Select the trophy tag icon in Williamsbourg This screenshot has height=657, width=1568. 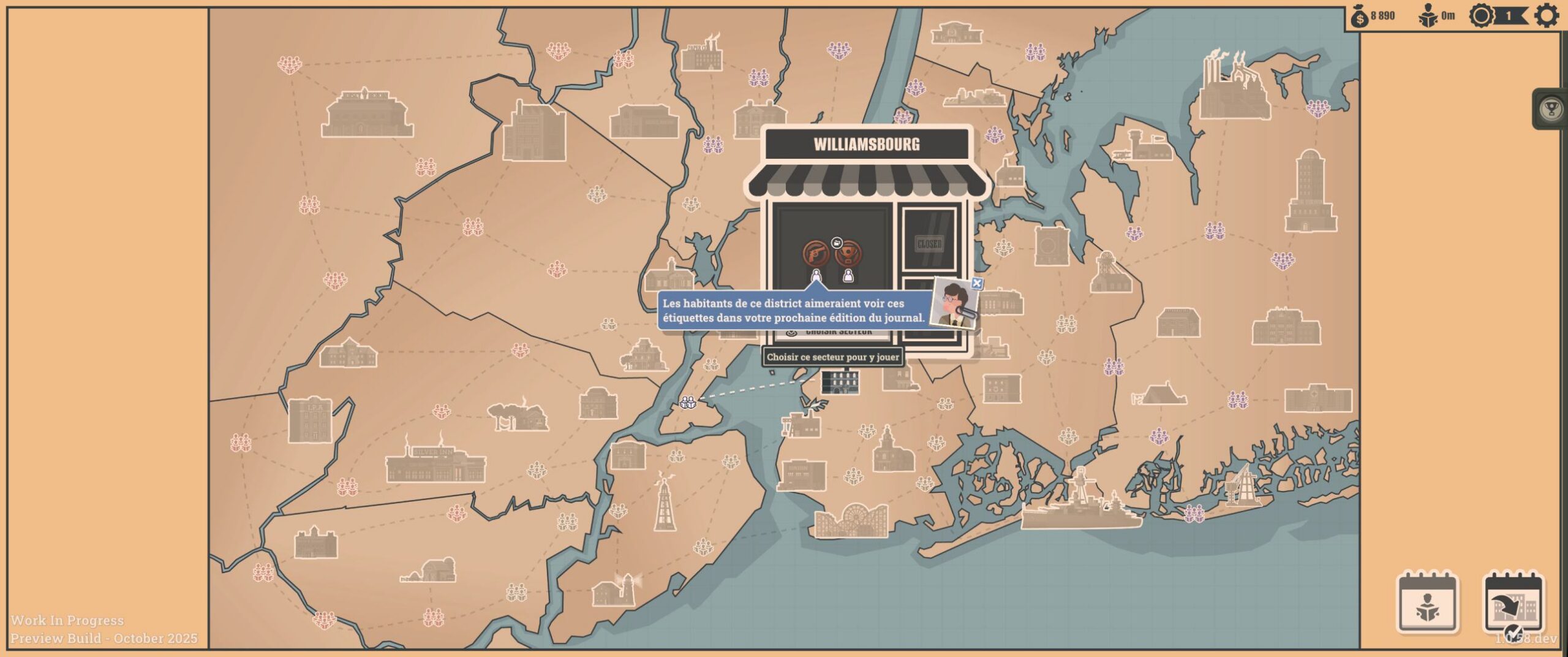pyautogui.click(x=848, y=253)
